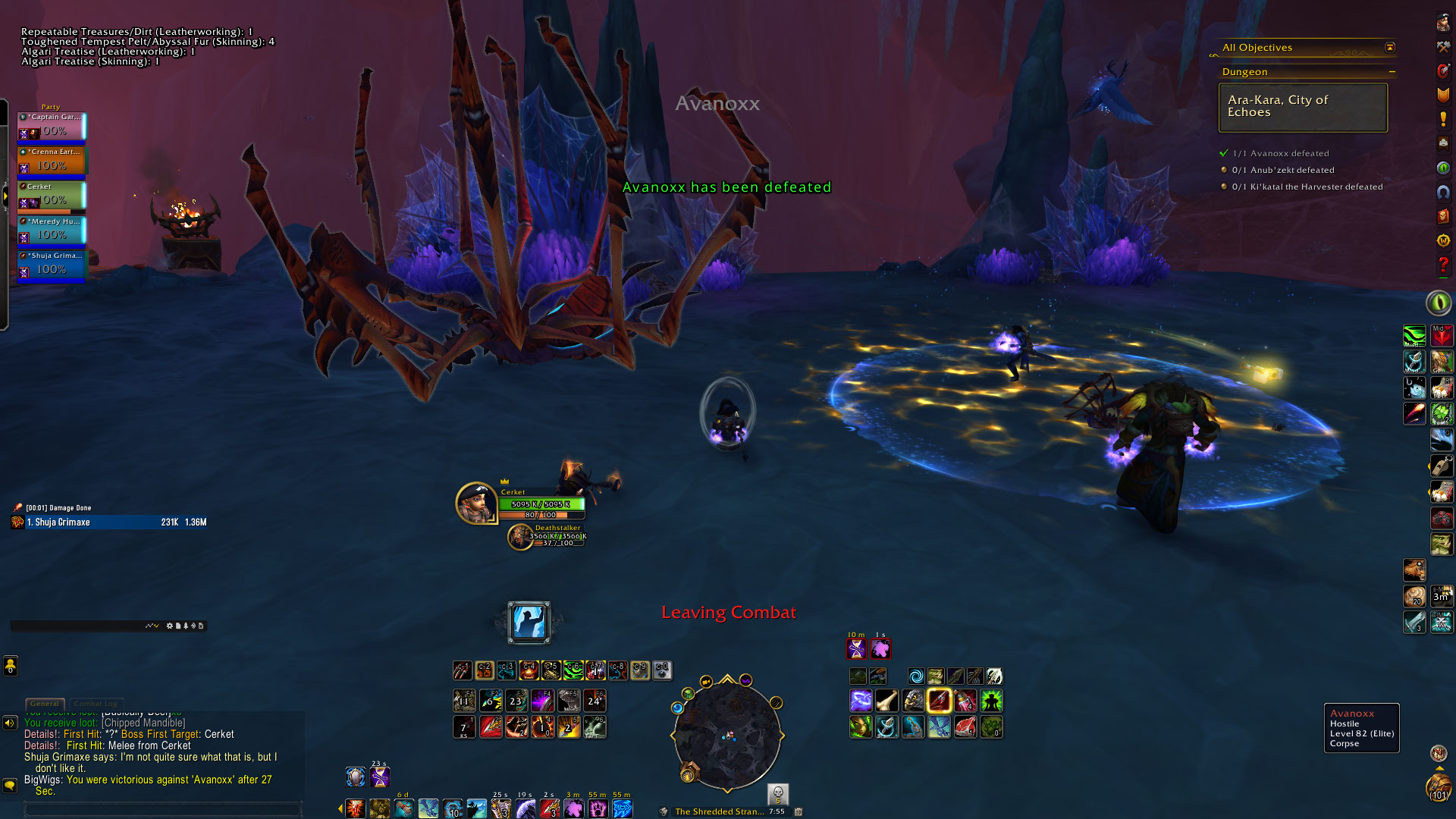Open the red skull Adventure Guide book

1442,216
